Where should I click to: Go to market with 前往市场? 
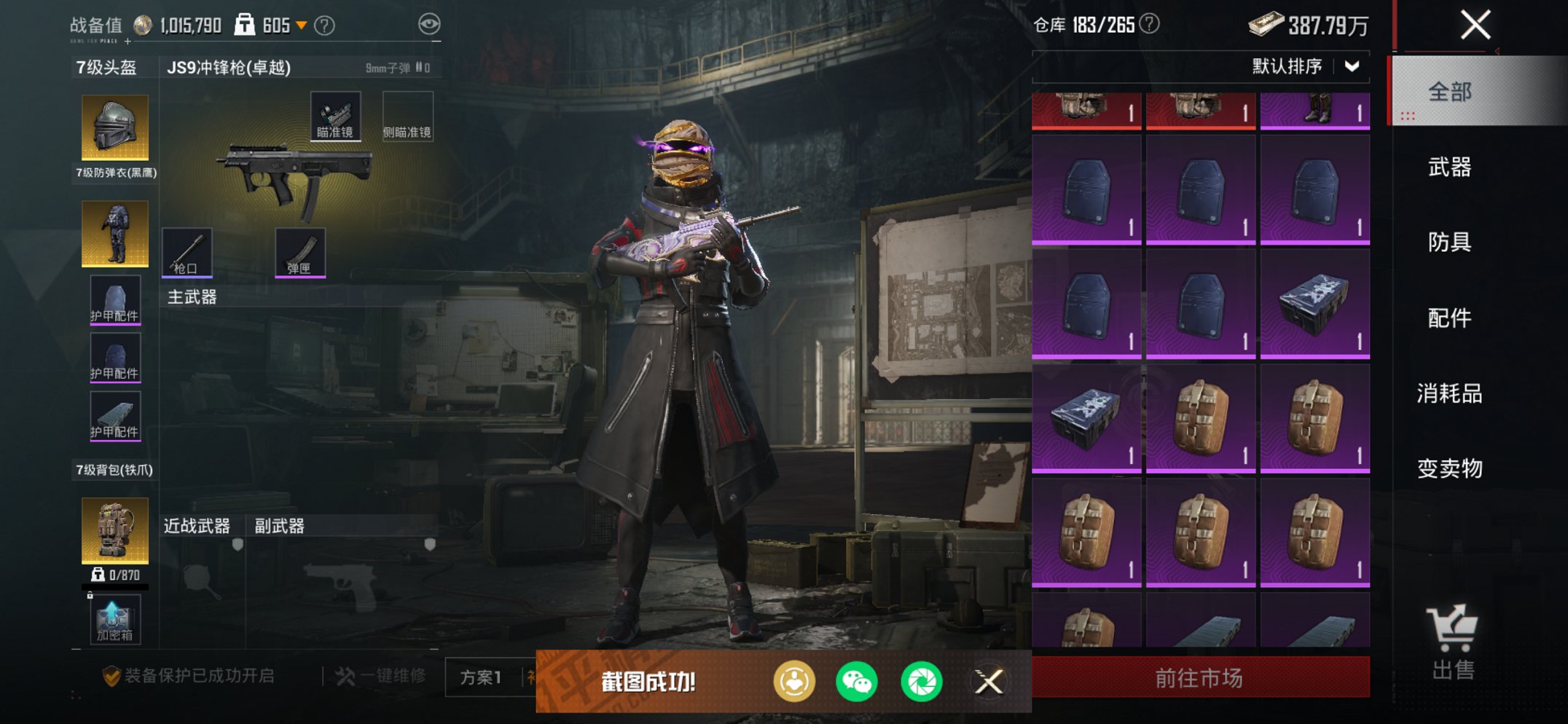click(1200, 678)
